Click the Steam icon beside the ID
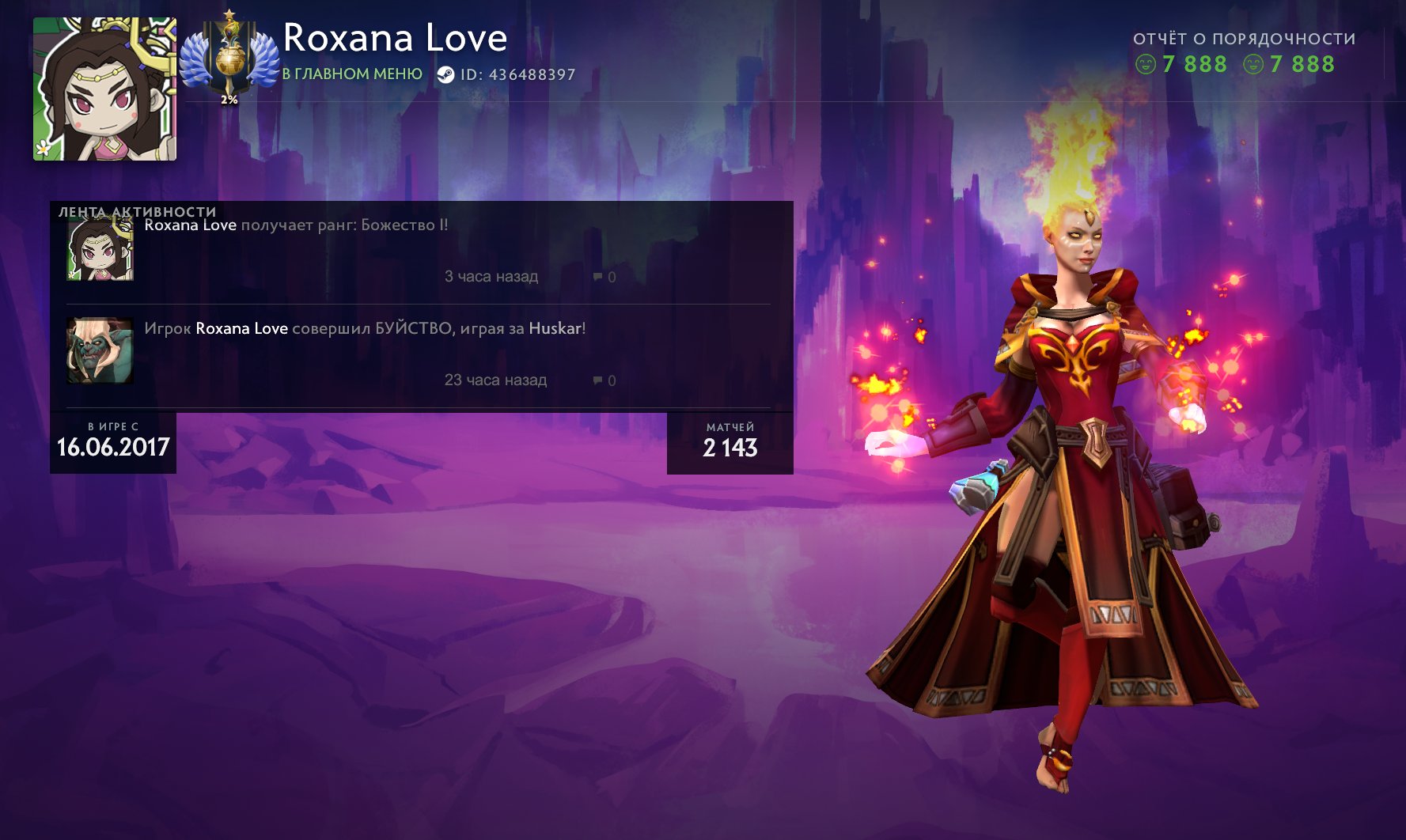The image size is (1406, 840). pyautogui.click(x=446, y=74)
